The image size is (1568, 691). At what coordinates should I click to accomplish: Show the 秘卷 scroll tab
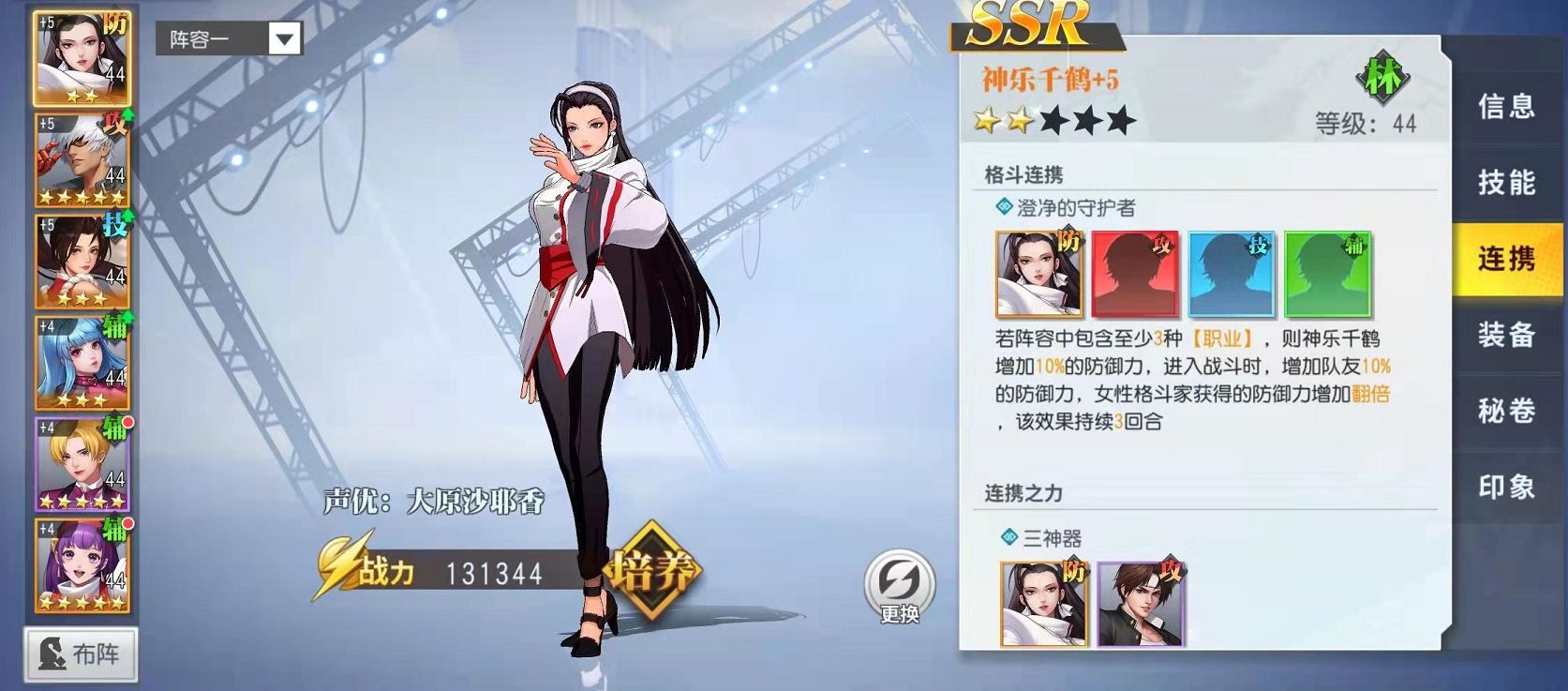tap(1506, 411)
